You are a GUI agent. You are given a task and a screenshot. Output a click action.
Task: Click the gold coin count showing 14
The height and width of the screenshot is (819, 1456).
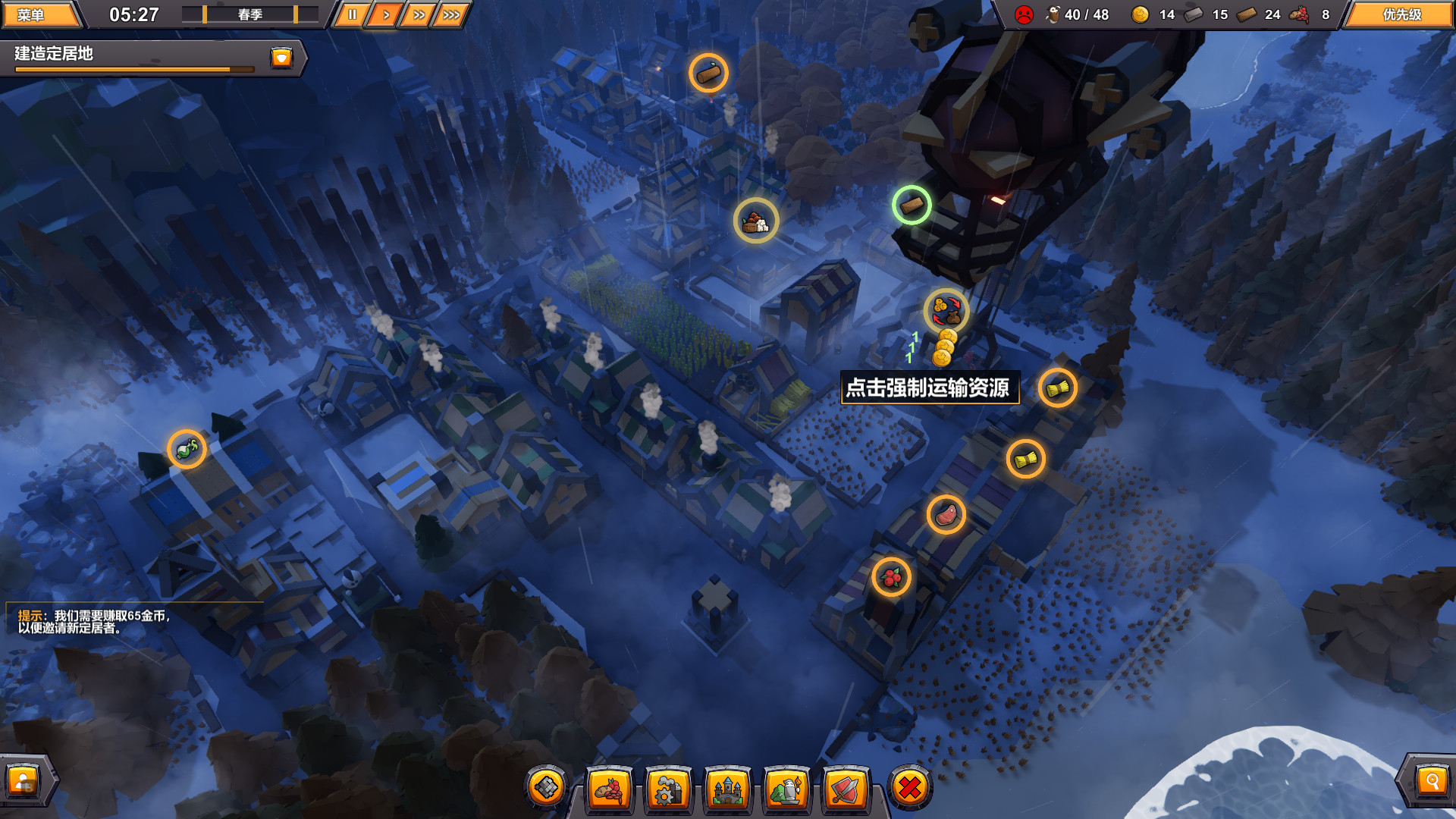[x=1153, y=14]
